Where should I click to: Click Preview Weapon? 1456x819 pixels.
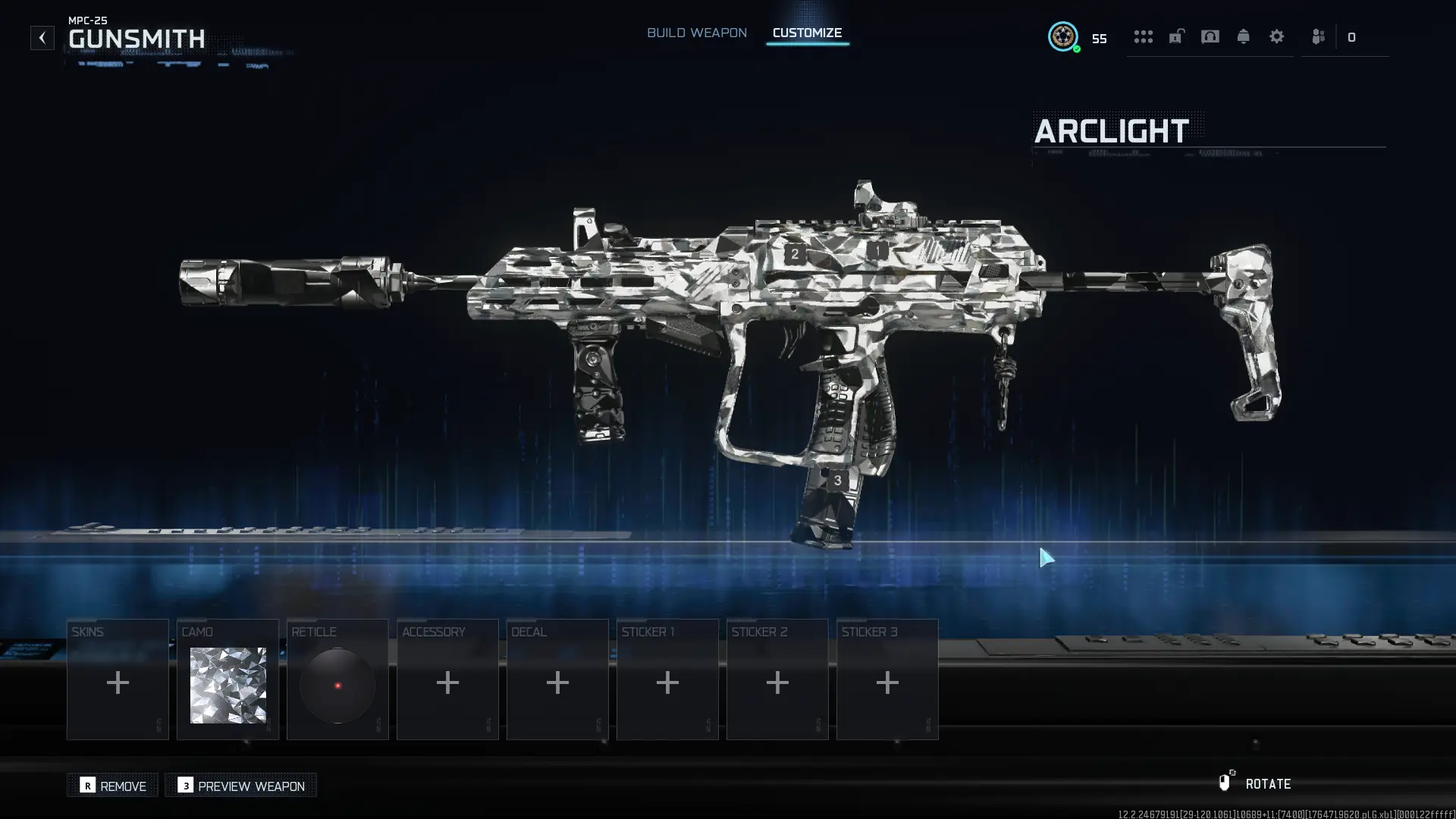(x=240, y=786)
